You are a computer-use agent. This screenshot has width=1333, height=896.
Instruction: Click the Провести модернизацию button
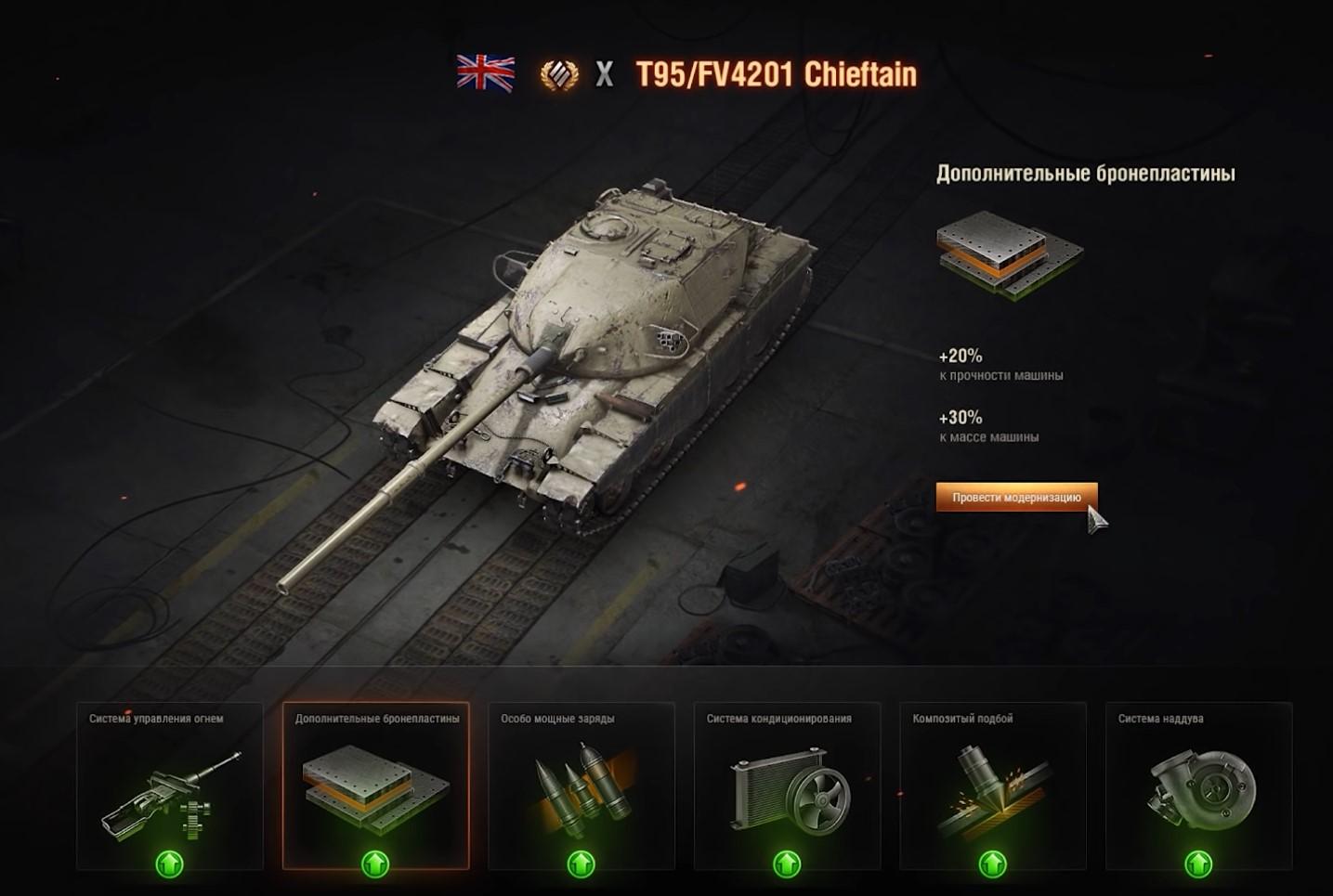tap(1016, 497)
